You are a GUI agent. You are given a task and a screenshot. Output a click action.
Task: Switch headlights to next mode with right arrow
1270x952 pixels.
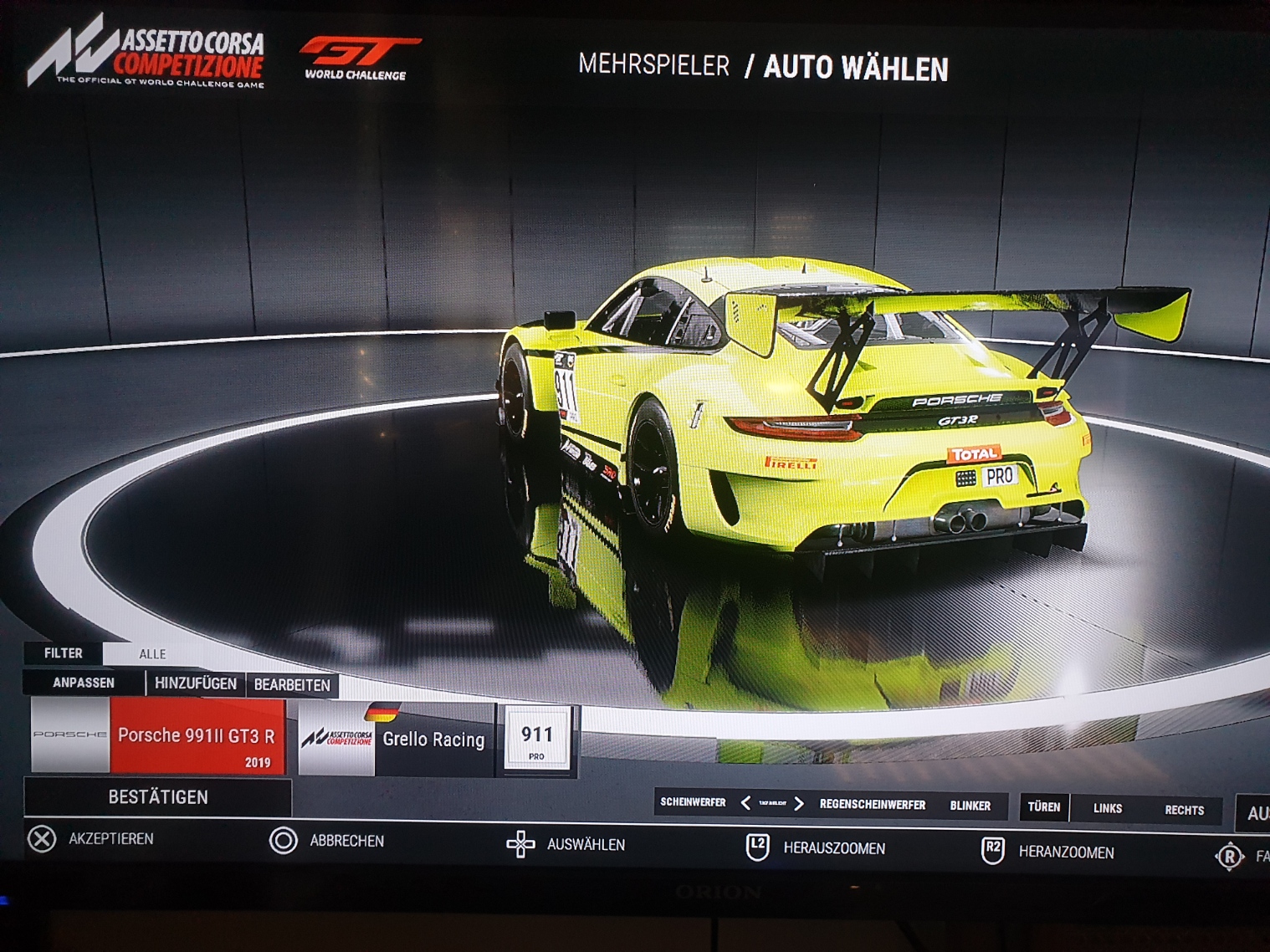click(799, 804)
